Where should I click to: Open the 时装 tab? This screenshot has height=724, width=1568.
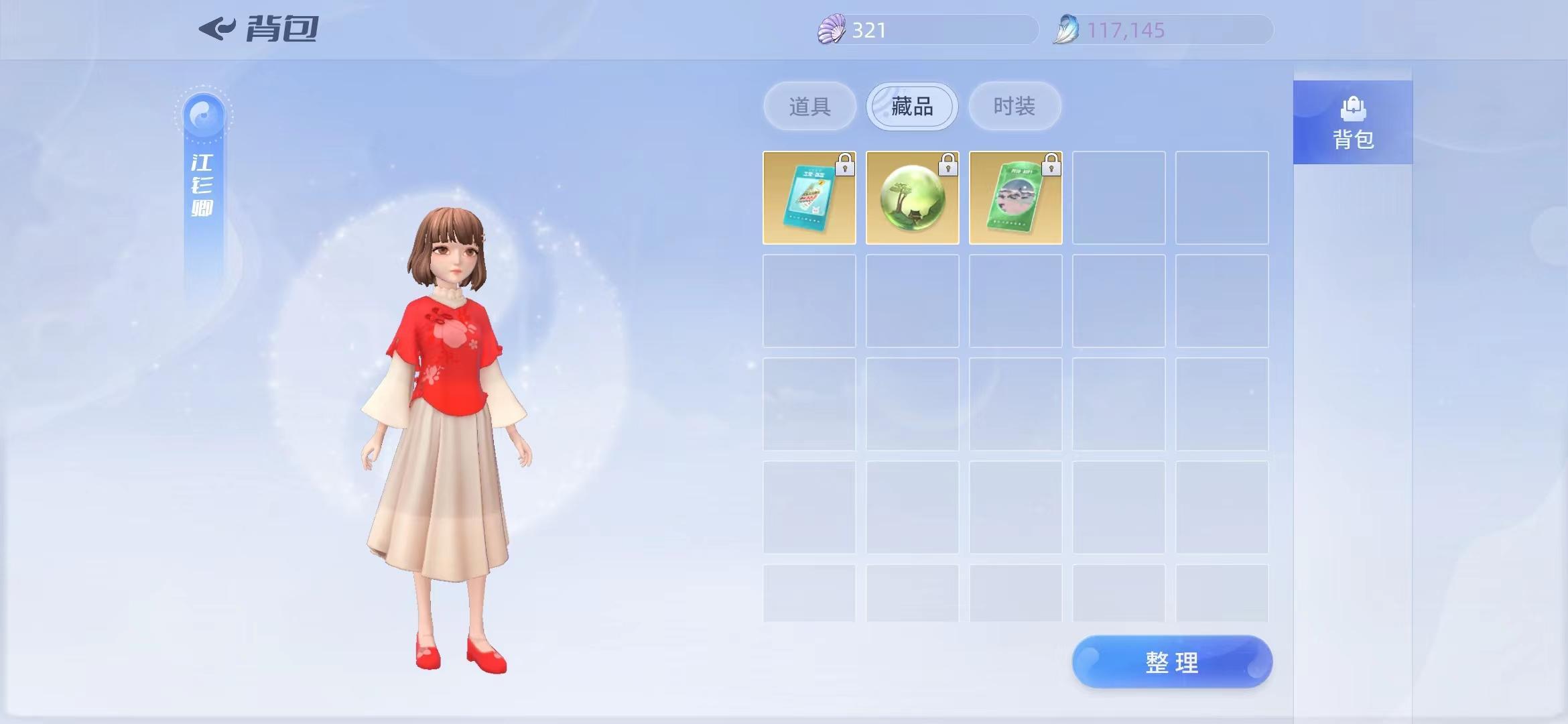(x=1015, y=107)
